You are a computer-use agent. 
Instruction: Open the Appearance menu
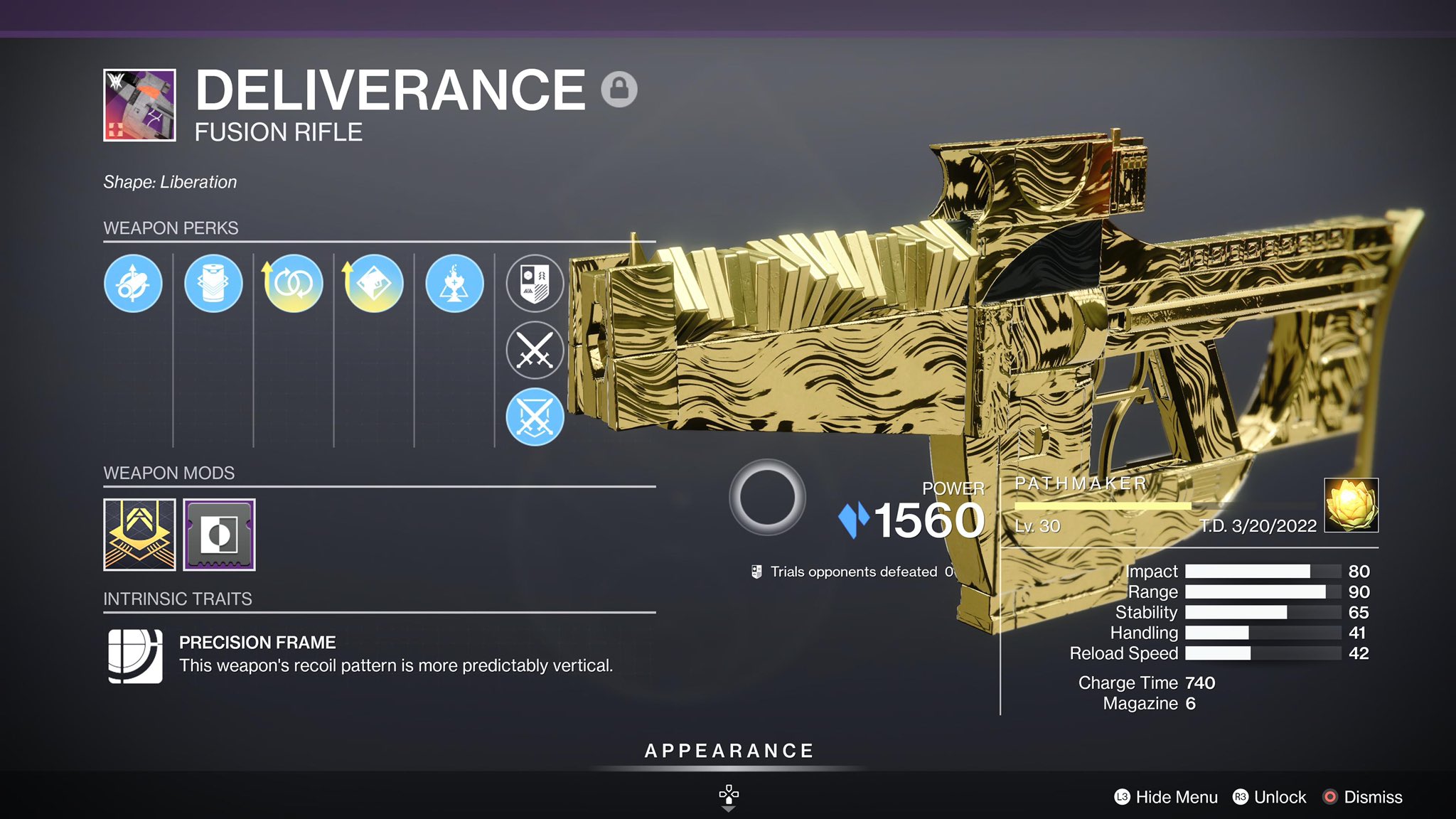tap(727, 749)
